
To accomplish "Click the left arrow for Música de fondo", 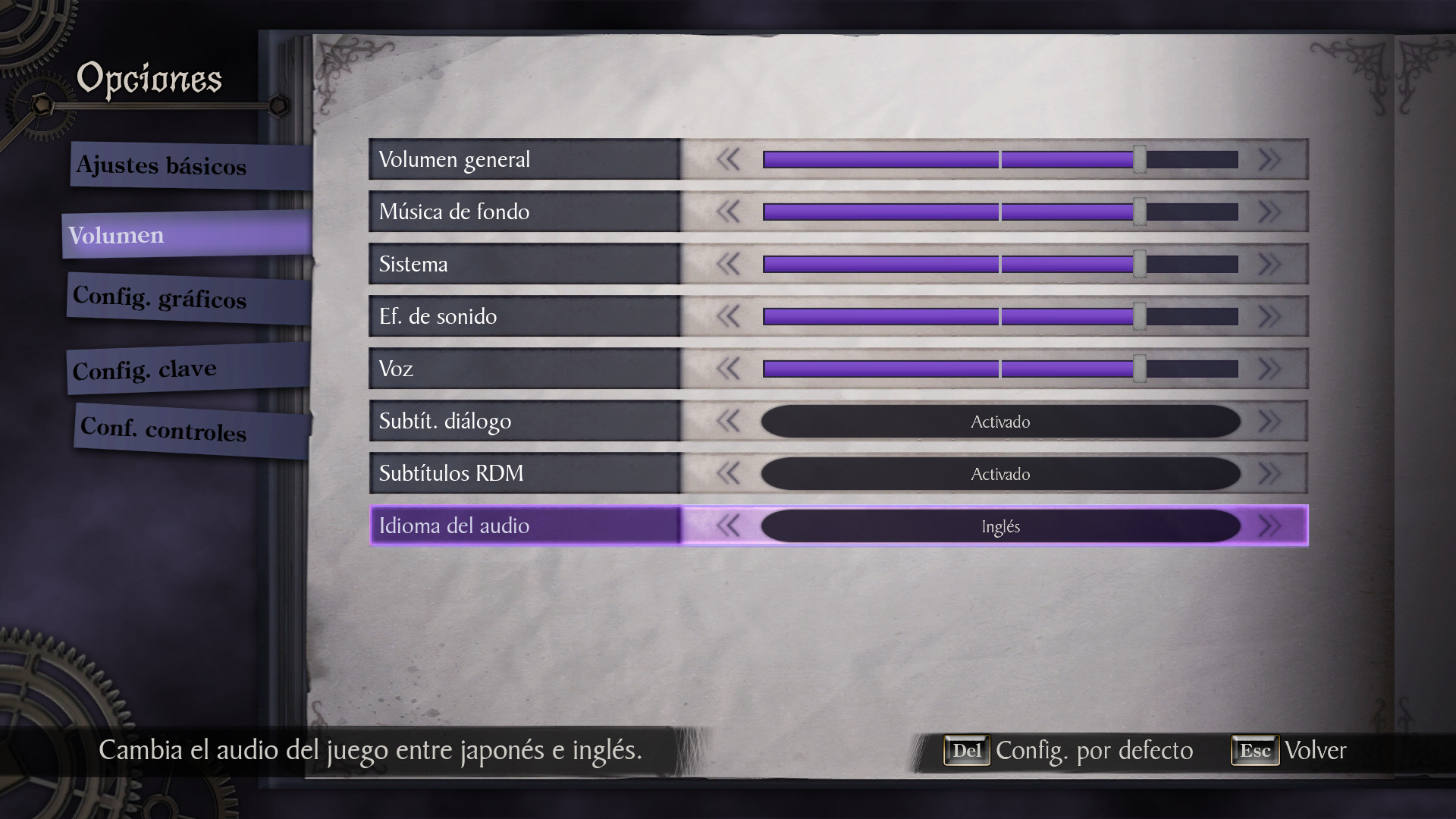I will coord(729,212).
